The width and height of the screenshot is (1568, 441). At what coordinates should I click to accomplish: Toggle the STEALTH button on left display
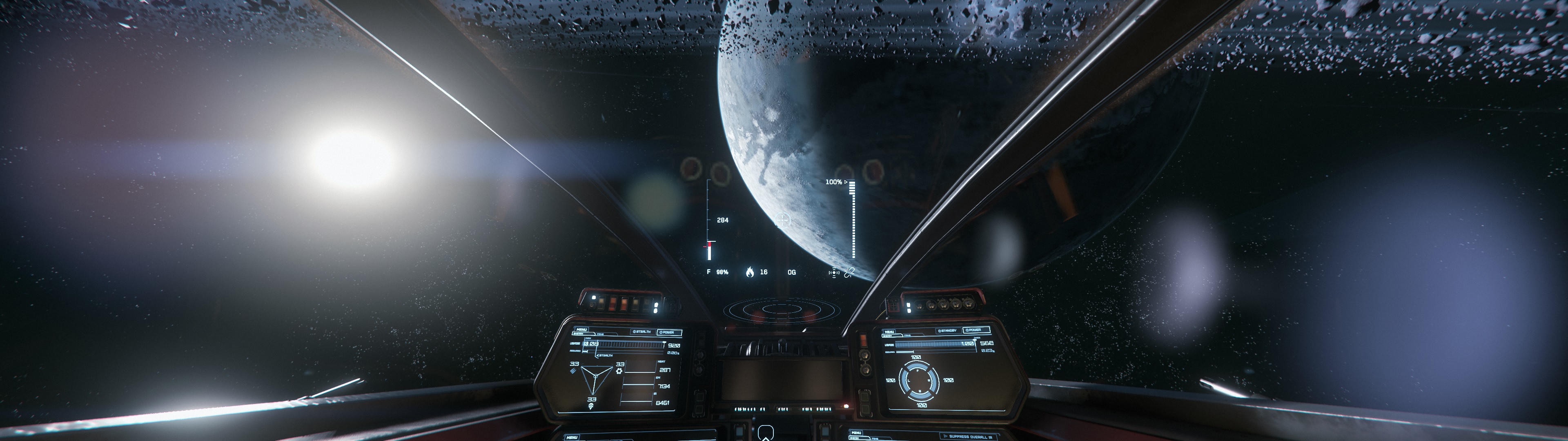coord(642,332)
